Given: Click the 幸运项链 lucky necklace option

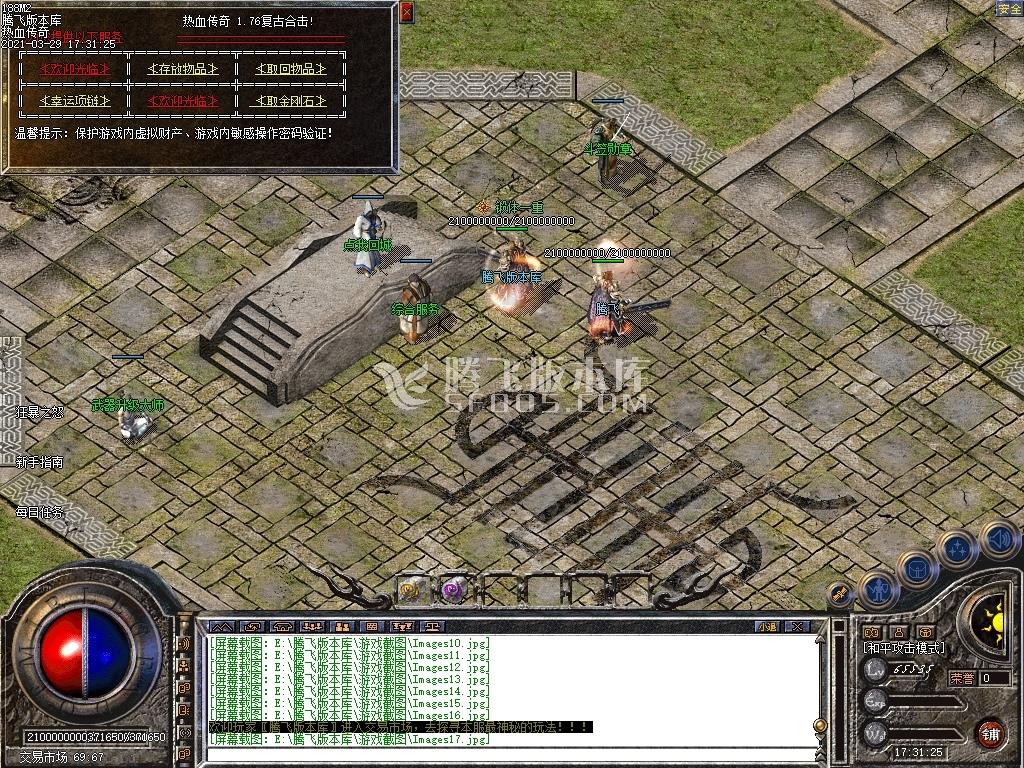Looking at the screenshot, I should point(73,101).
